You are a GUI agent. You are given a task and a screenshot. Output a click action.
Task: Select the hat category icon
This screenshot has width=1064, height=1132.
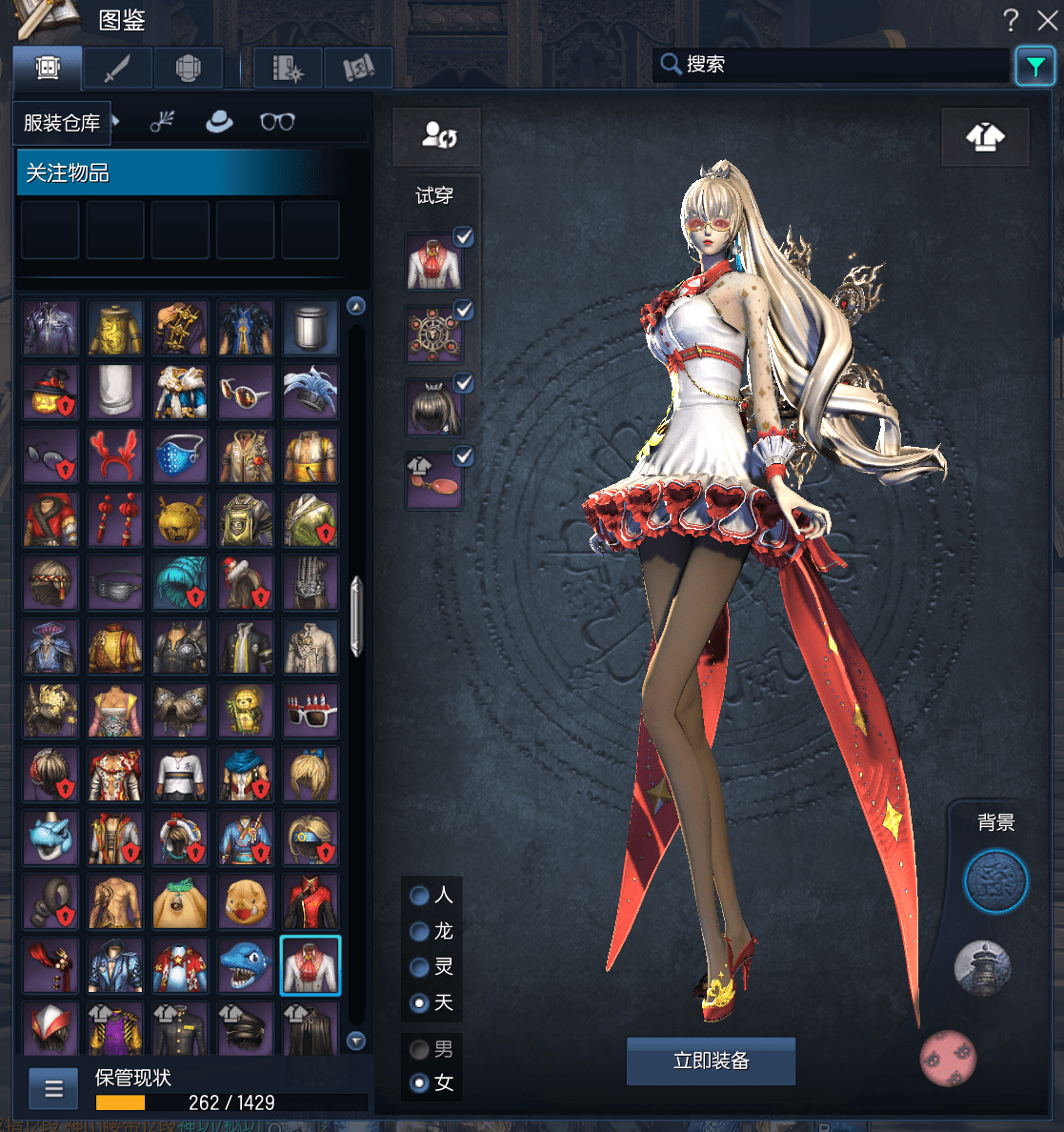(x=219, y=122)
